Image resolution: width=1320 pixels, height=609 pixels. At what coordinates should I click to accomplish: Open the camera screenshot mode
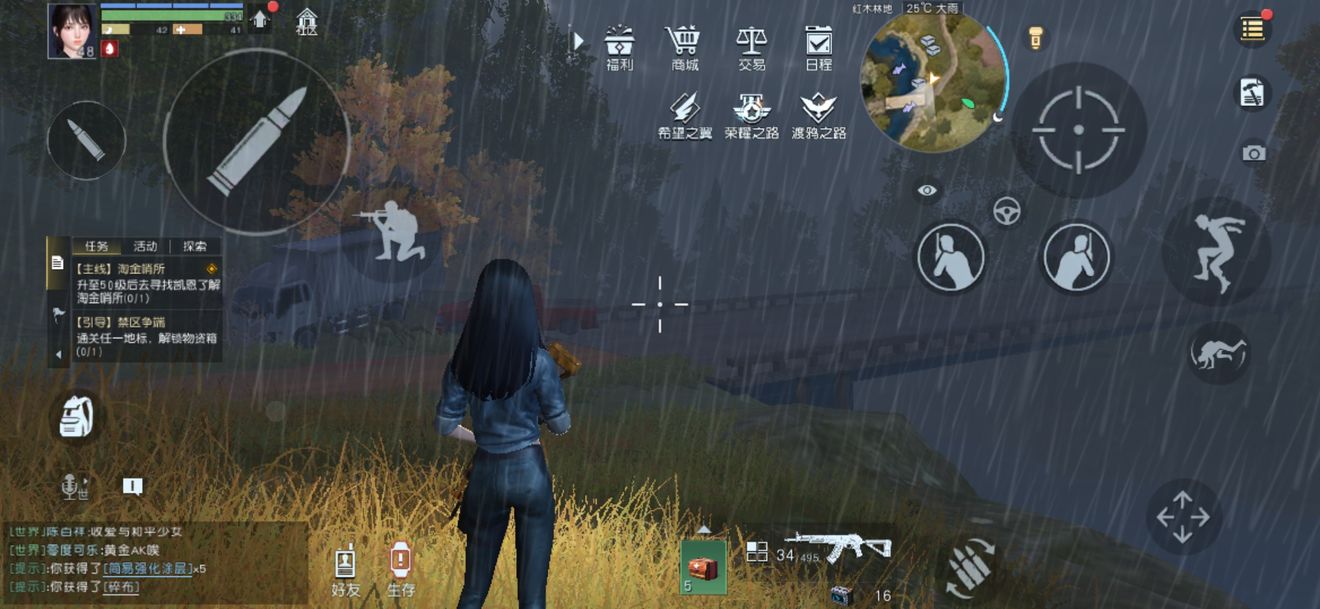pos(1253,153)
